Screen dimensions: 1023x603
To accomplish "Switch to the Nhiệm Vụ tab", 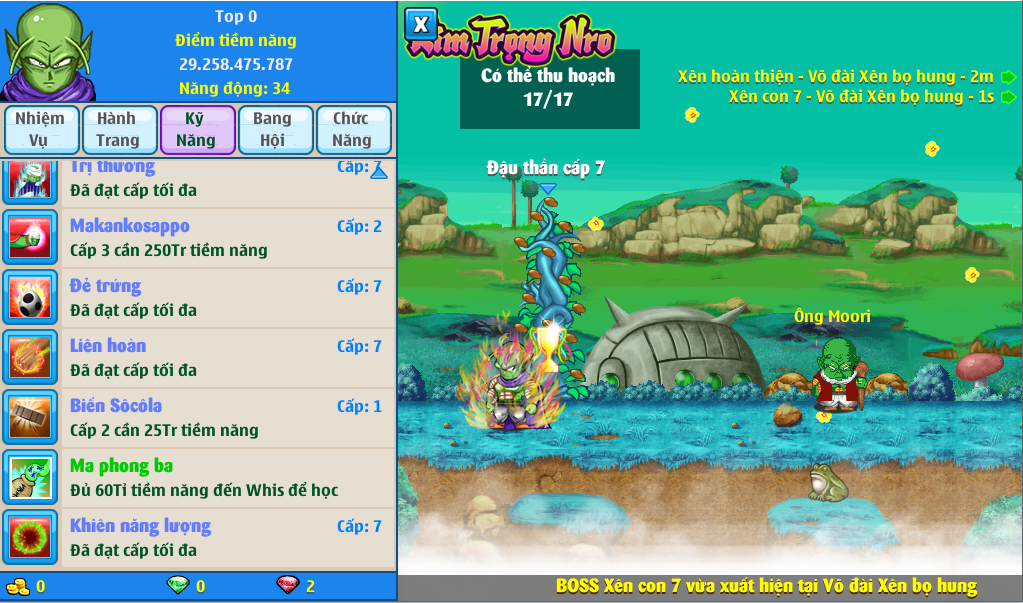I will coord(40,130).
